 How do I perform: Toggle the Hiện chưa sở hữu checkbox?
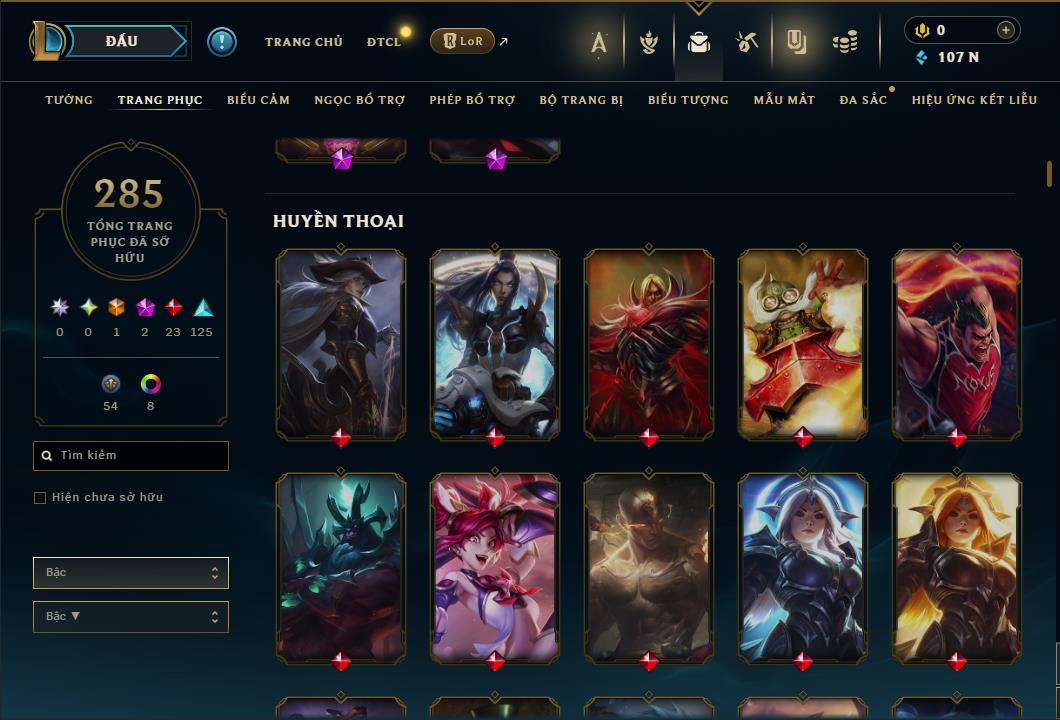[40, 498]
